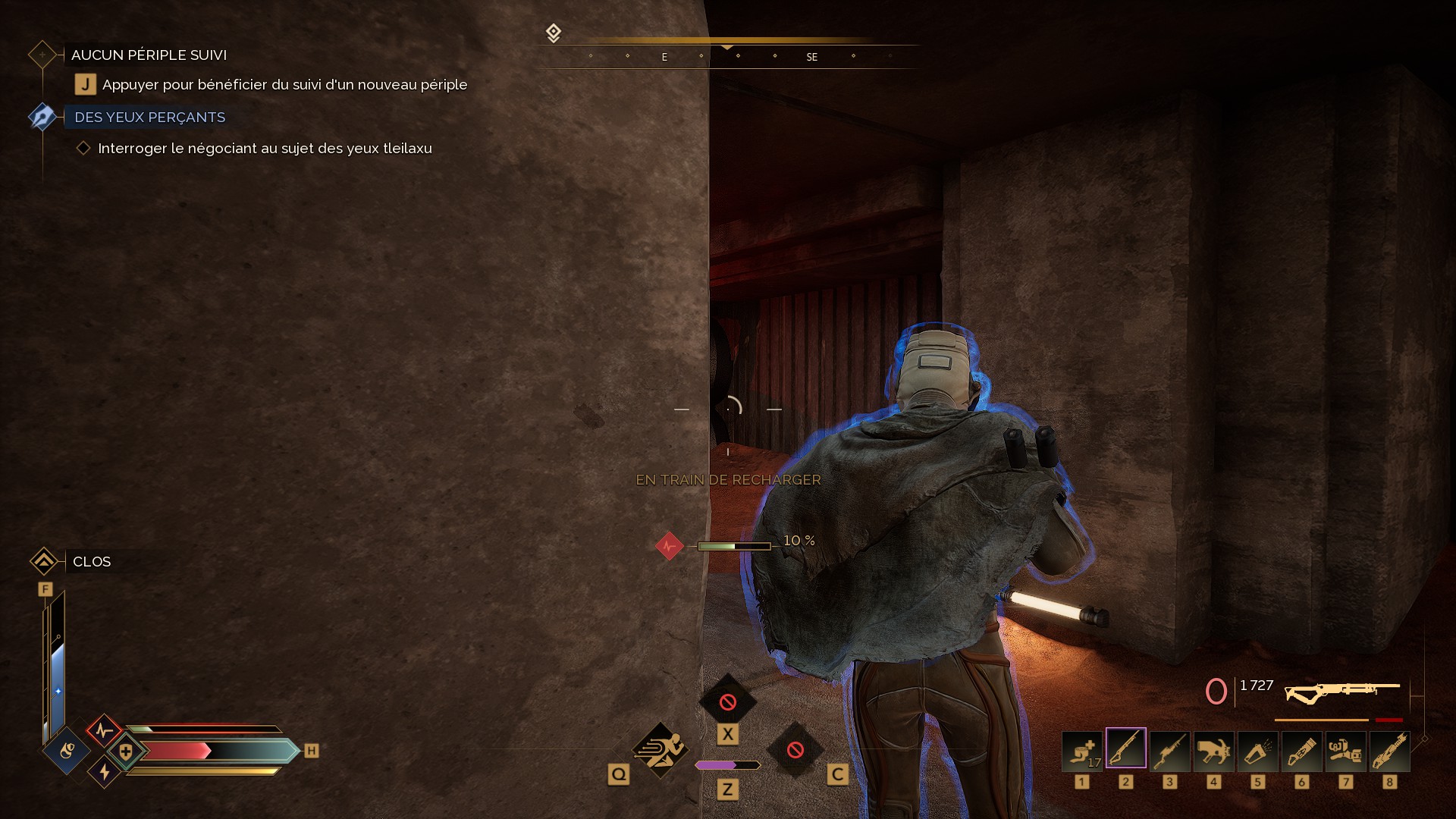This screenshot has height=819, width=1456.
Task: Select the highlighted long rifle in slot two
Action: point(1125,748)
